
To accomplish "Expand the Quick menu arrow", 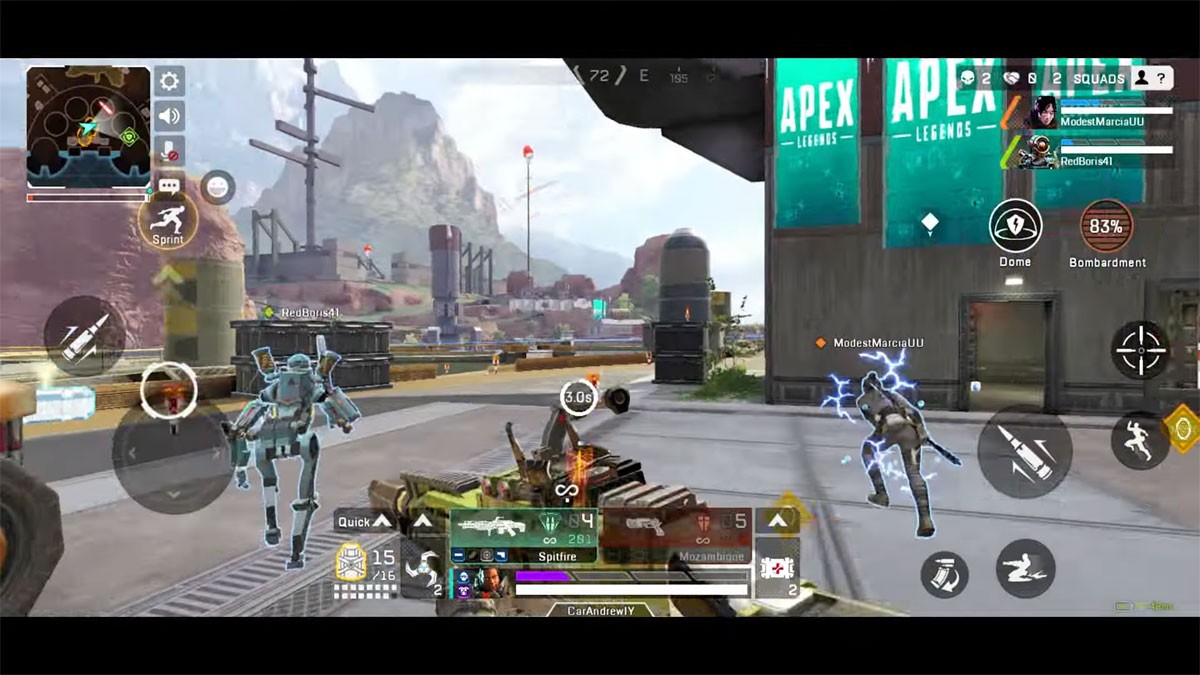I will click(379, 522).
